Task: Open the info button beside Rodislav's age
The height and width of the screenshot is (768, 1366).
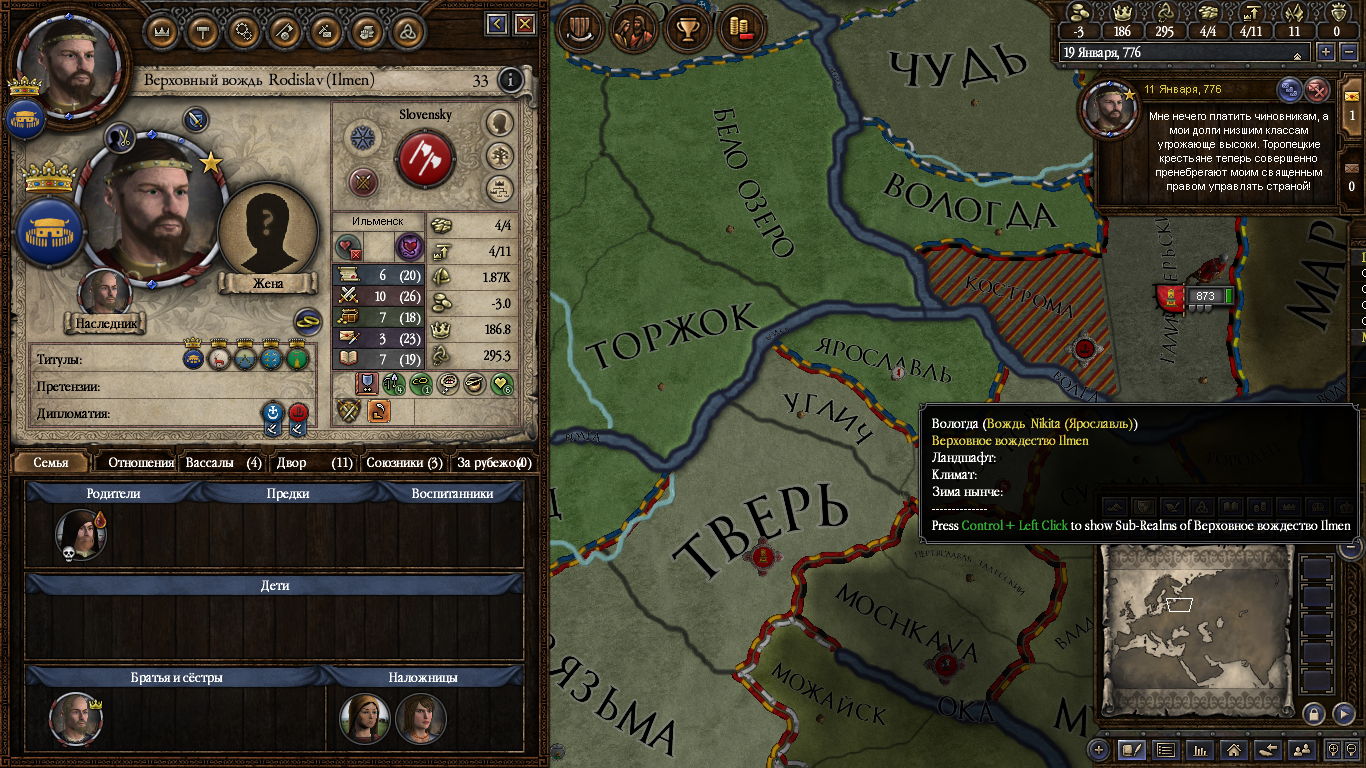Action: tap(510, 80)
